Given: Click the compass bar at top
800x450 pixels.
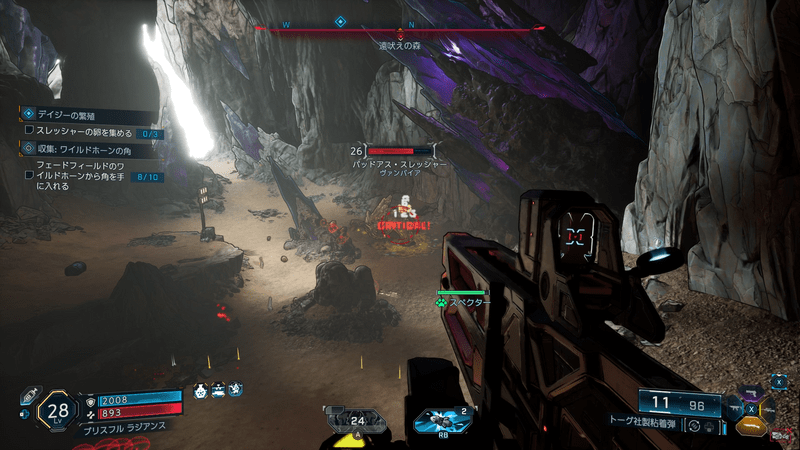Looking at the screenshot, I should tap(400, 28).
